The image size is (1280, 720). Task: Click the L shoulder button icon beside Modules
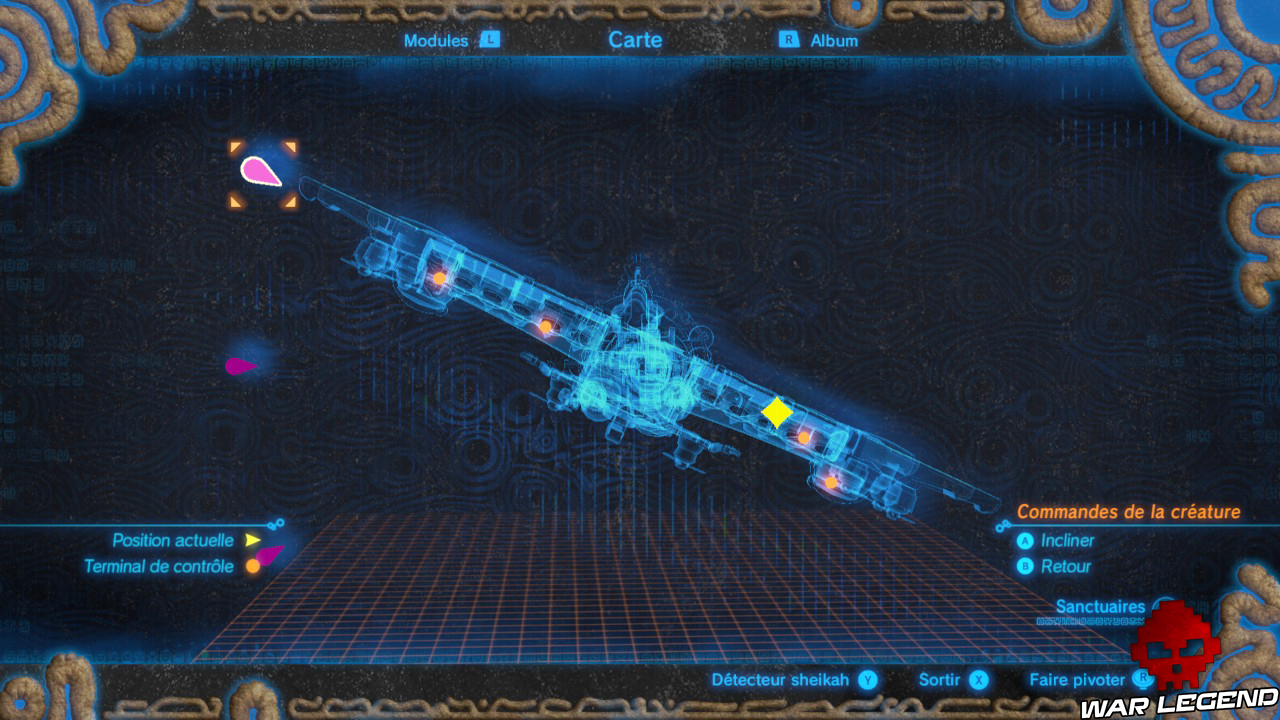489,41
